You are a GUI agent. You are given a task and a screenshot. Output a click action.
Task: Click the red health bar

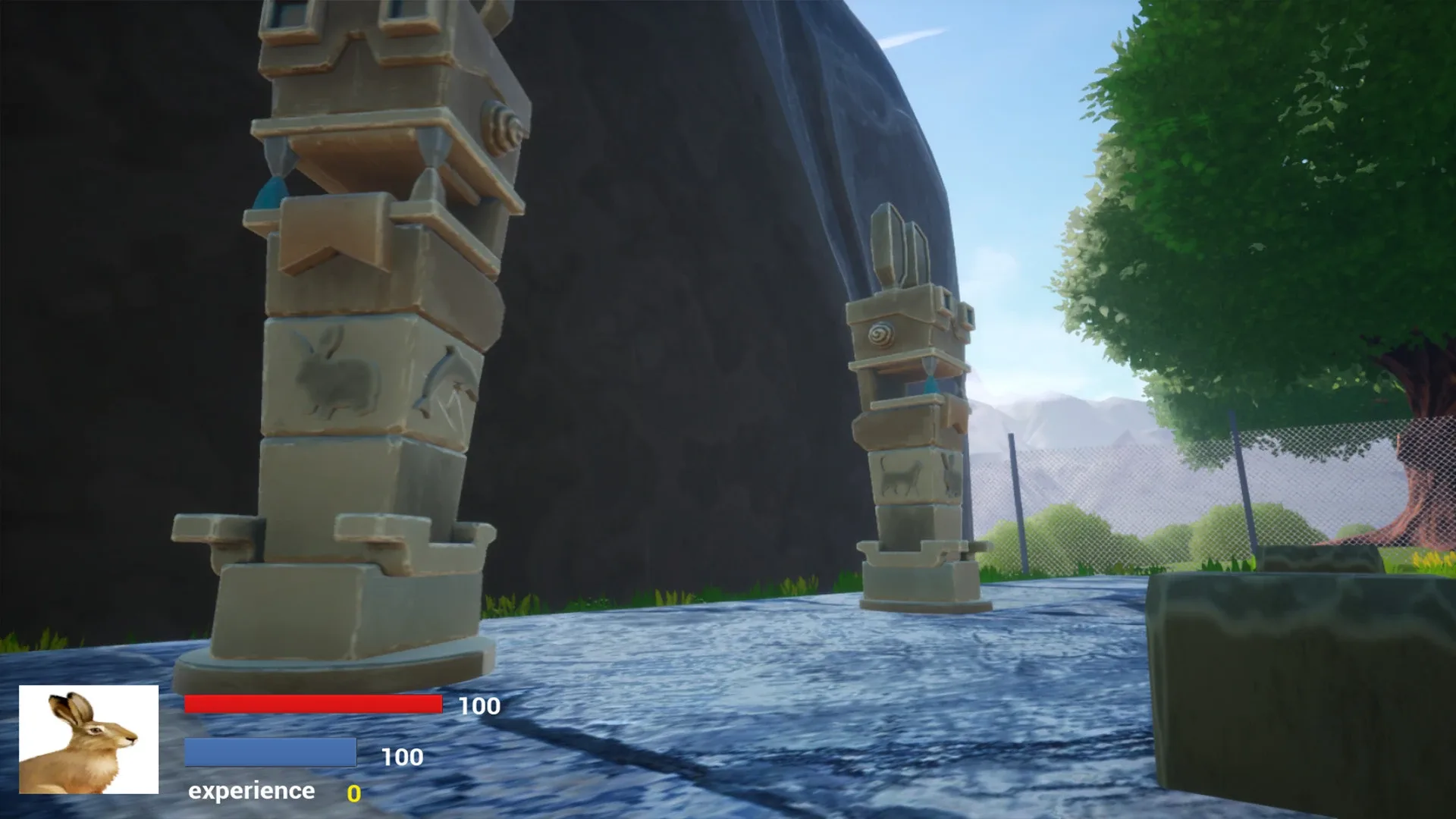312,705
